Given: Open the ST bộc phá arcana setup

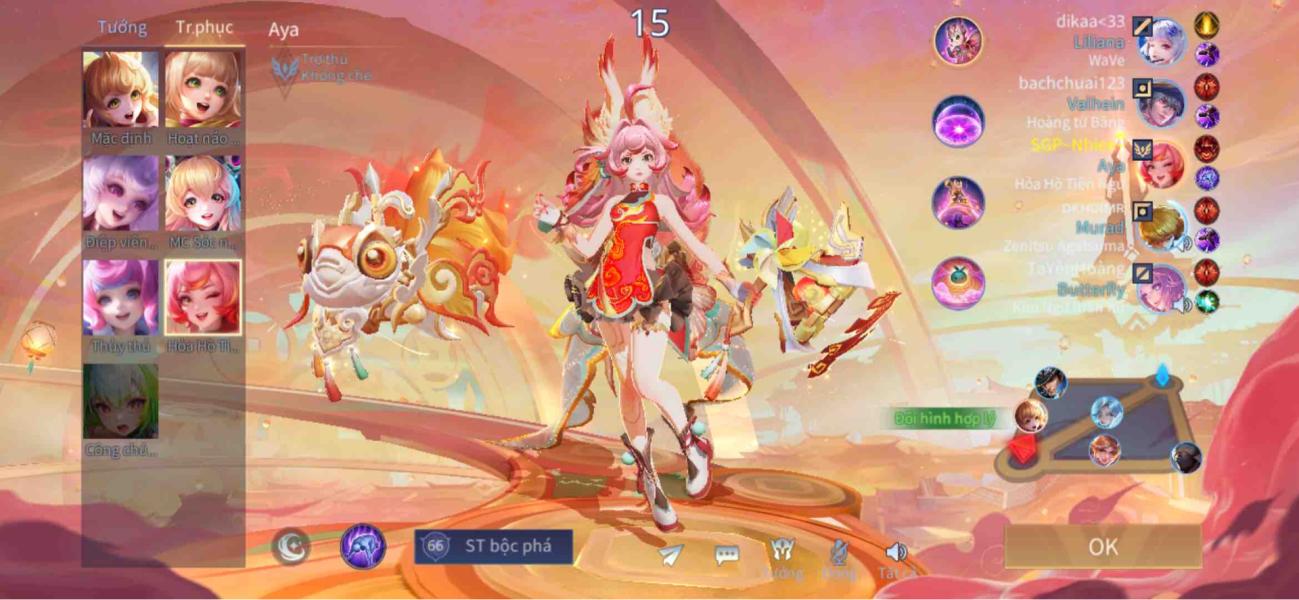Looking at the screenshot, I should [x=494, y=546].
